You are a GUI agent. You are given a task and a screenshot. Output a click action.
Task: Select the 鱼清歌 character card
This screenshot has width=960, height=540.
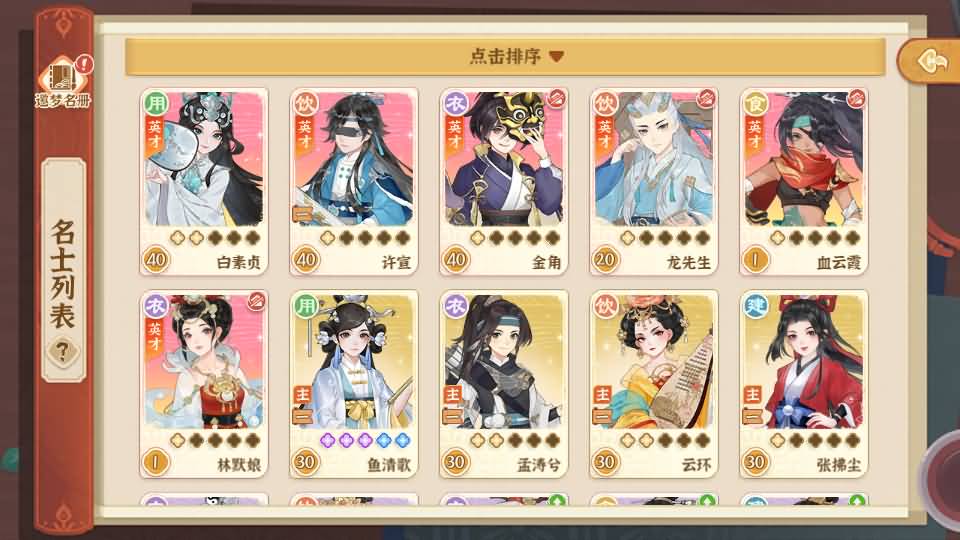click(x=354, y=382)
